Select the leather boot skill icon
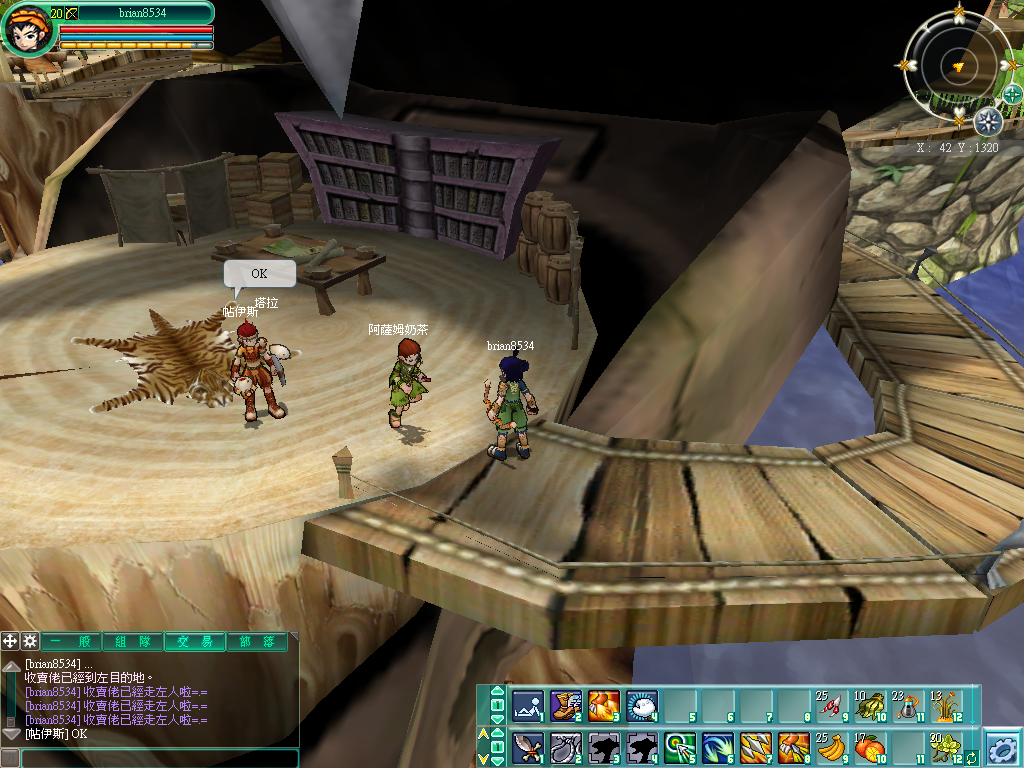Screen dimensions: 1024x768 point(565,705)
